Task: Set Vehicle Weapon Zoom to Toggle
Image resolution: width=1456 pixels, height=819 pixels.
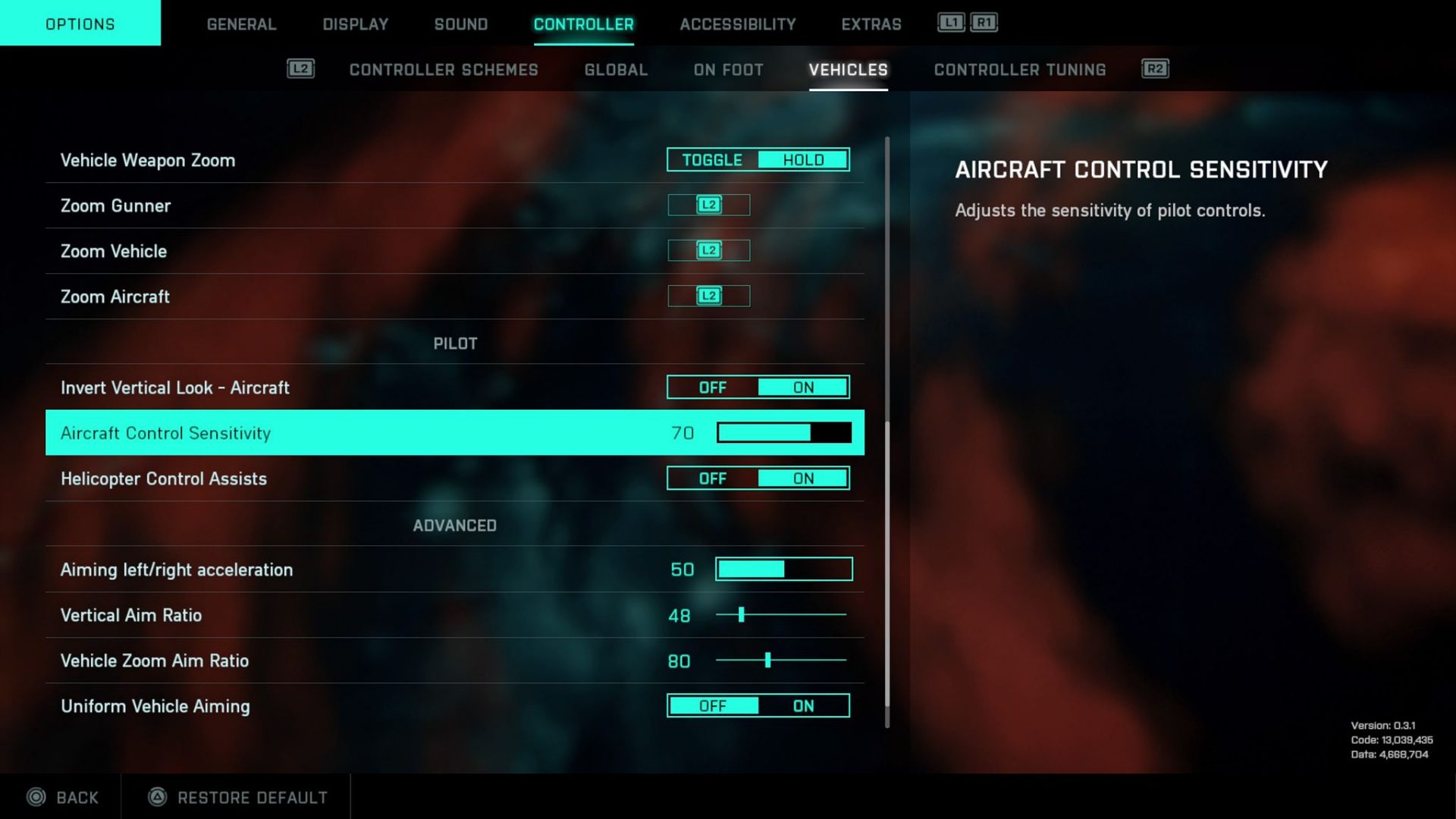Action: (711, 159)
